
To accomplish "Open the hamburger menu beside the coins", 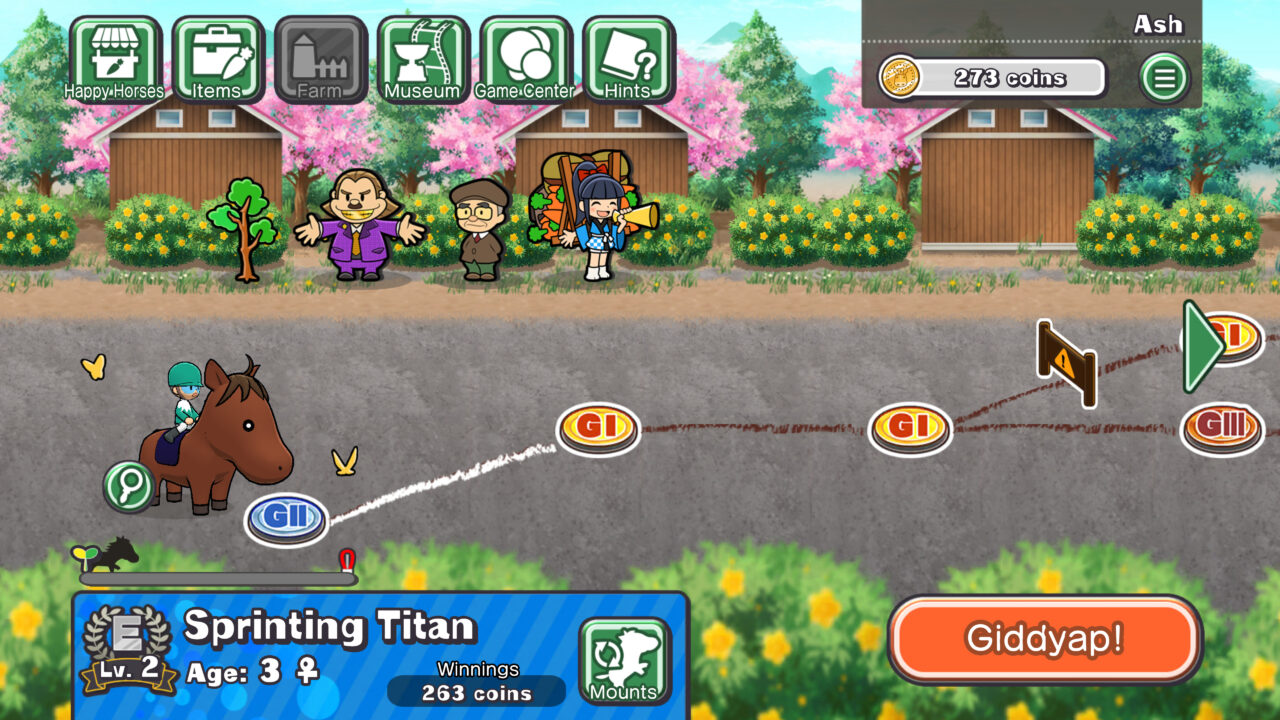I will [x=1163, y=75].
